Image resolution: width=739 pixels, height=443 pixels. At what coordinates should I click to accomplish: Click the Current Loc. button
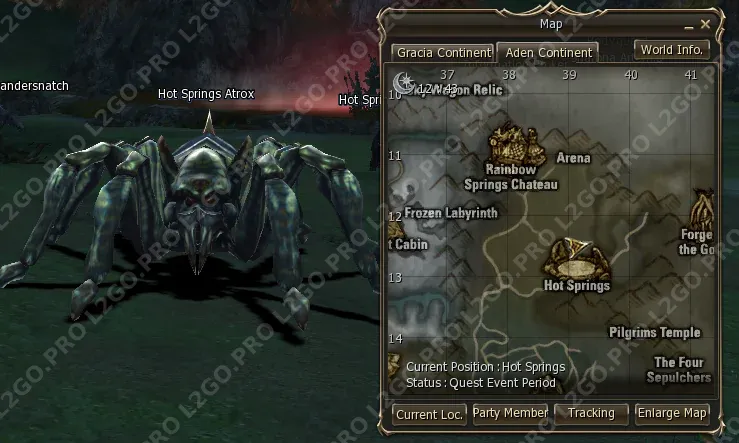pos(429,413)
